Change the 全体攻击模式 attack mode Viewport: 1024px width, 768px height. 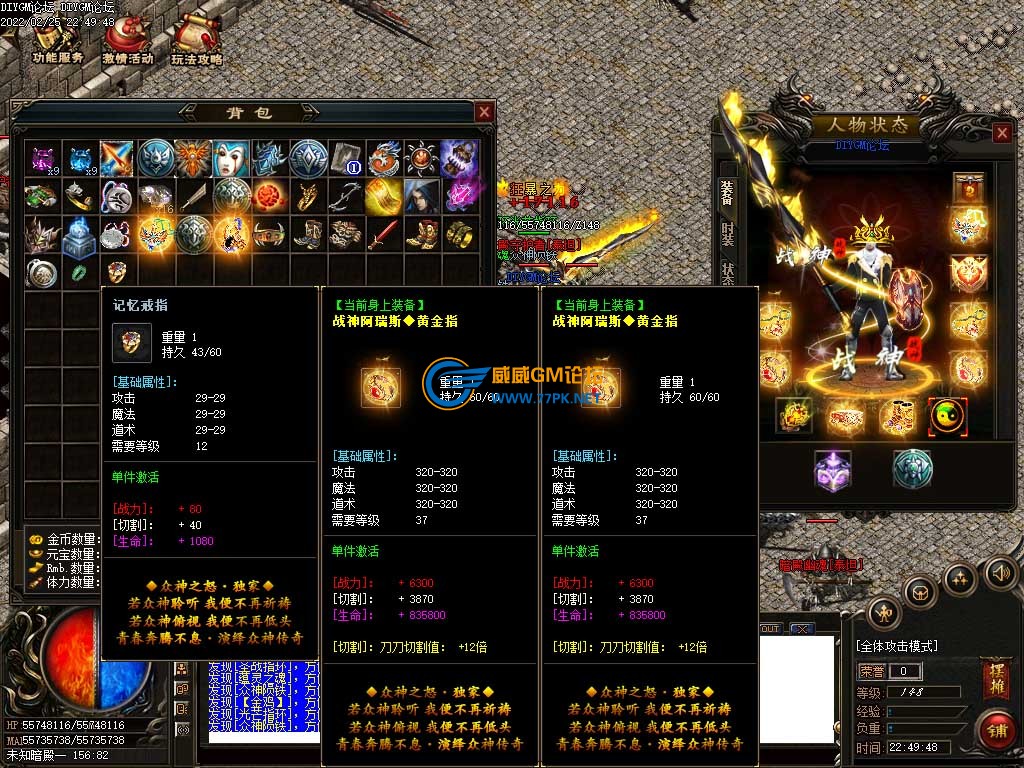coord(897,646)
